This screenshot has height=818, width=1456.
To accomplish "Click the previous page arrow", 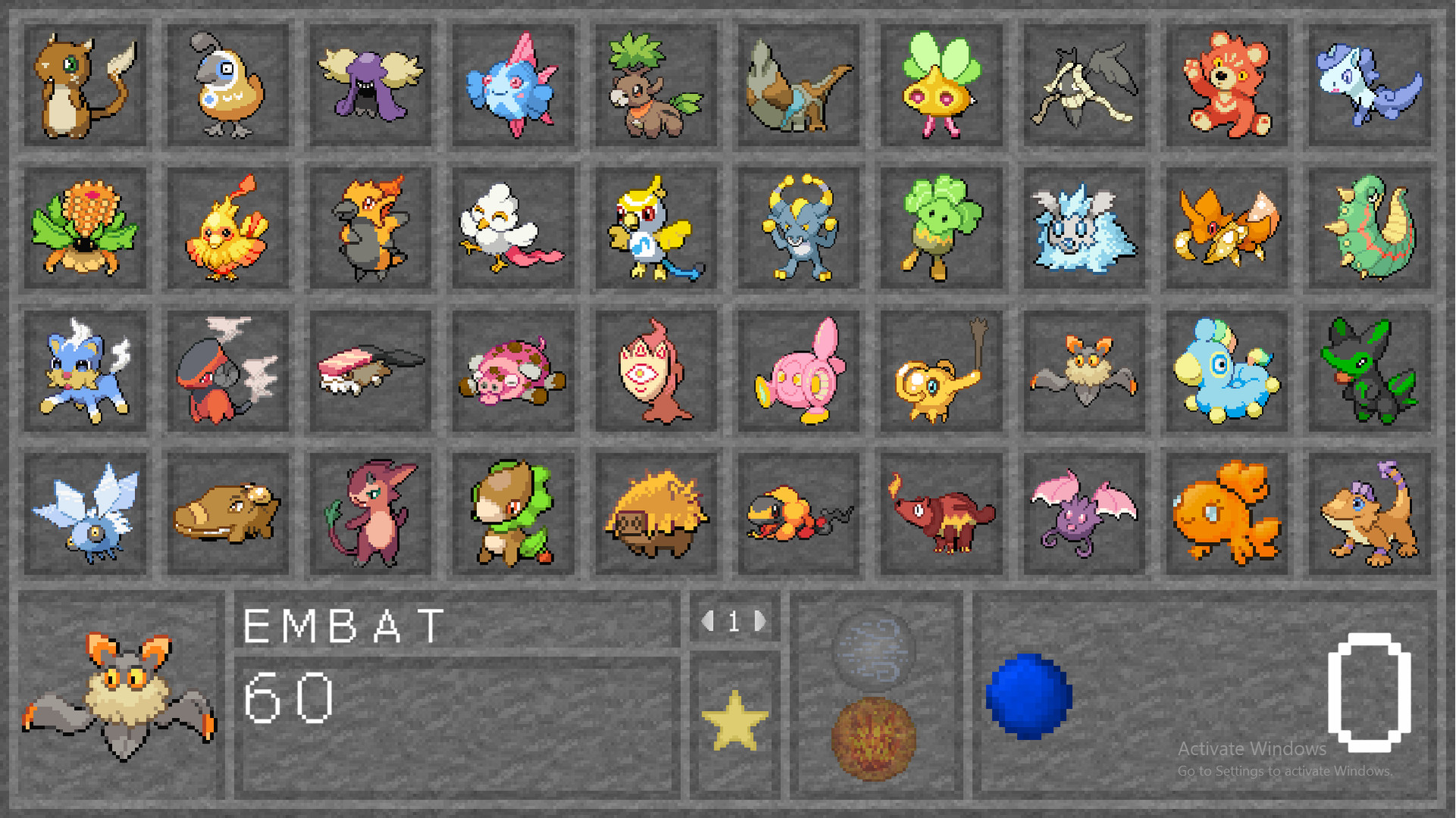I will point(707,622).
